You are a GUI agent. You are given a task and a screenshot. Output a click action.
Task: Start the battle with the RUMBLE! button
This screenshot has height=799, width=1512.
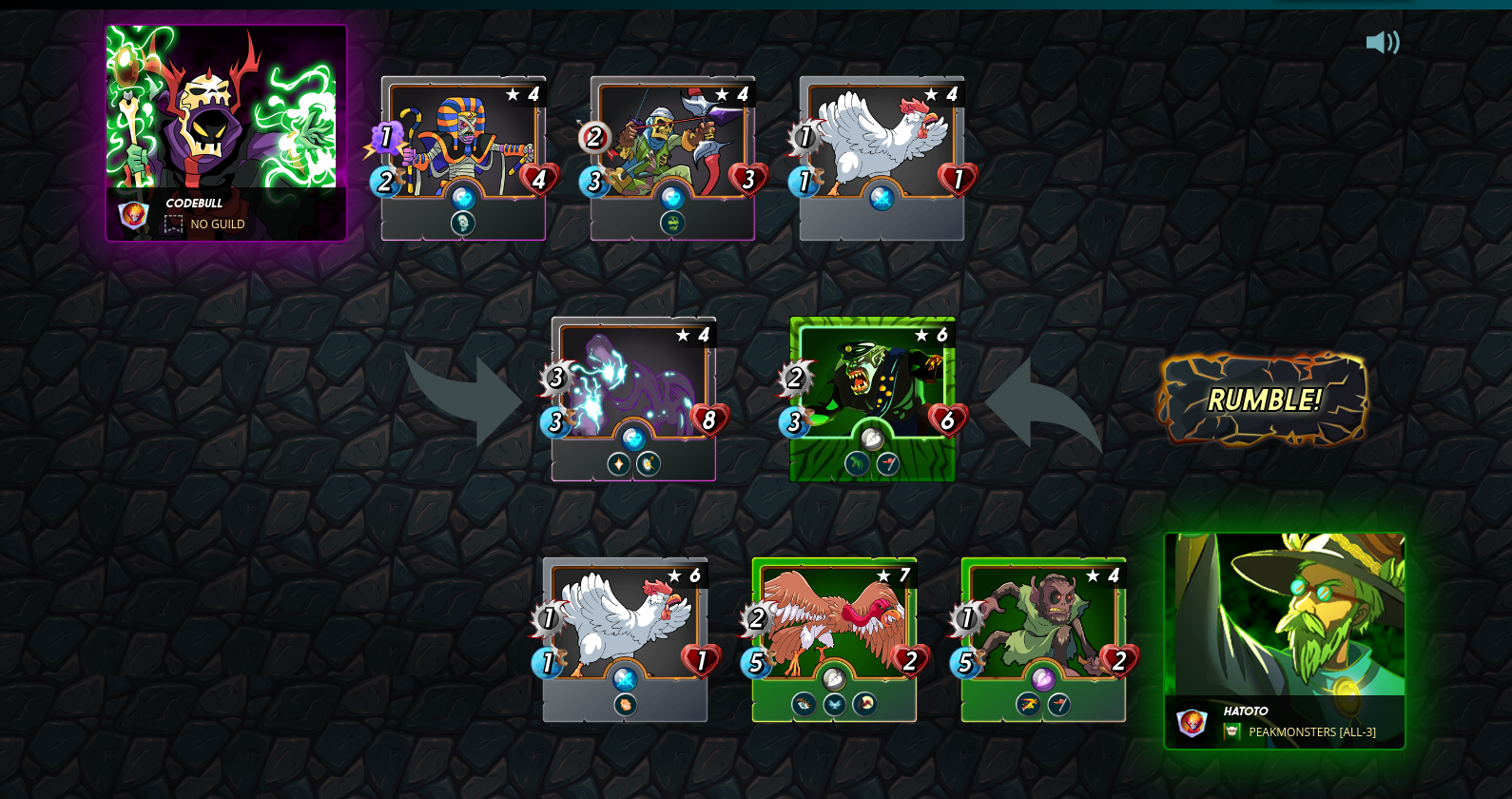[x=1263, y=399]
